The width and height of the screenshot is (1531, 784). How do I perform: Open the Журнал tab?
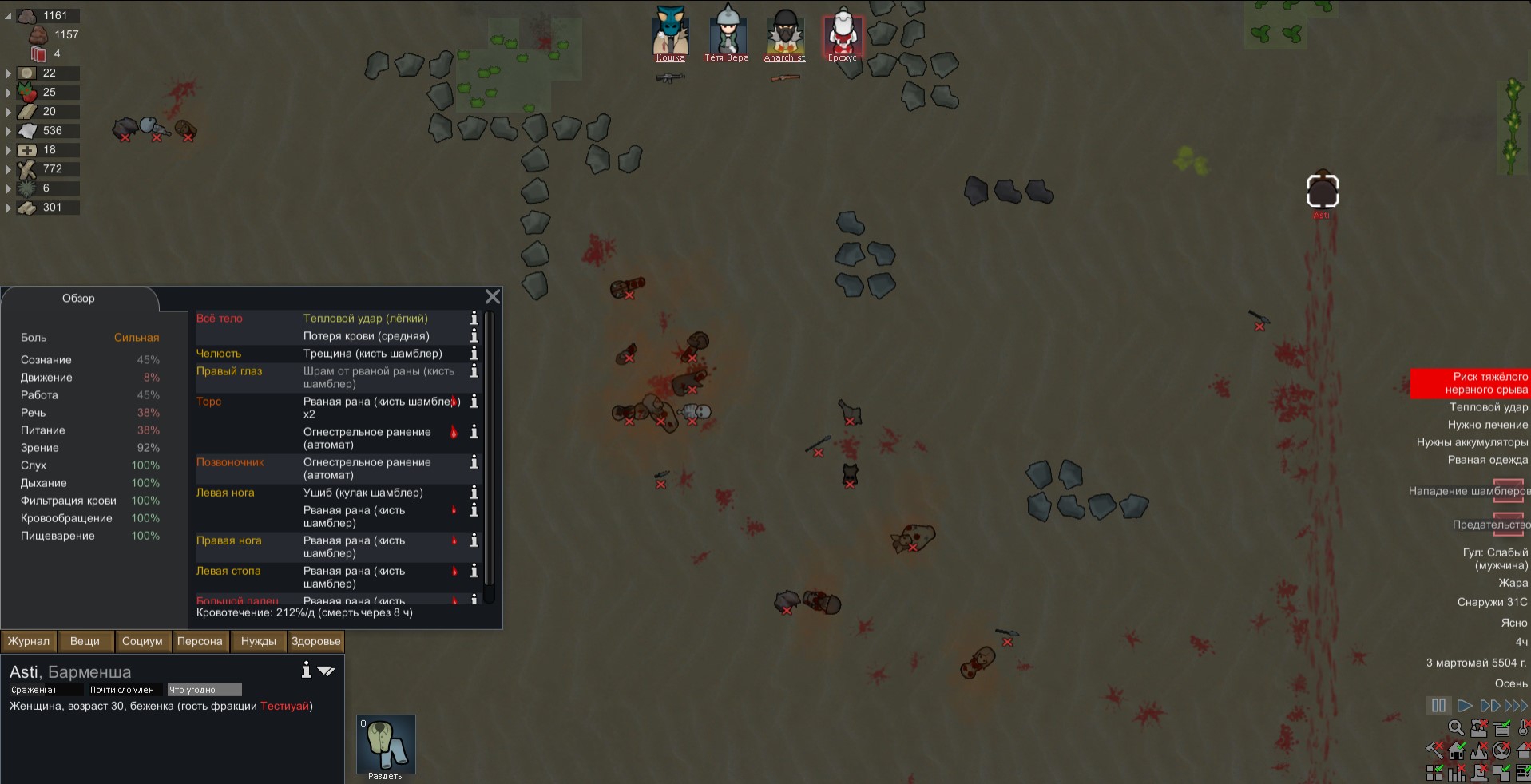(x=29, y=641)
